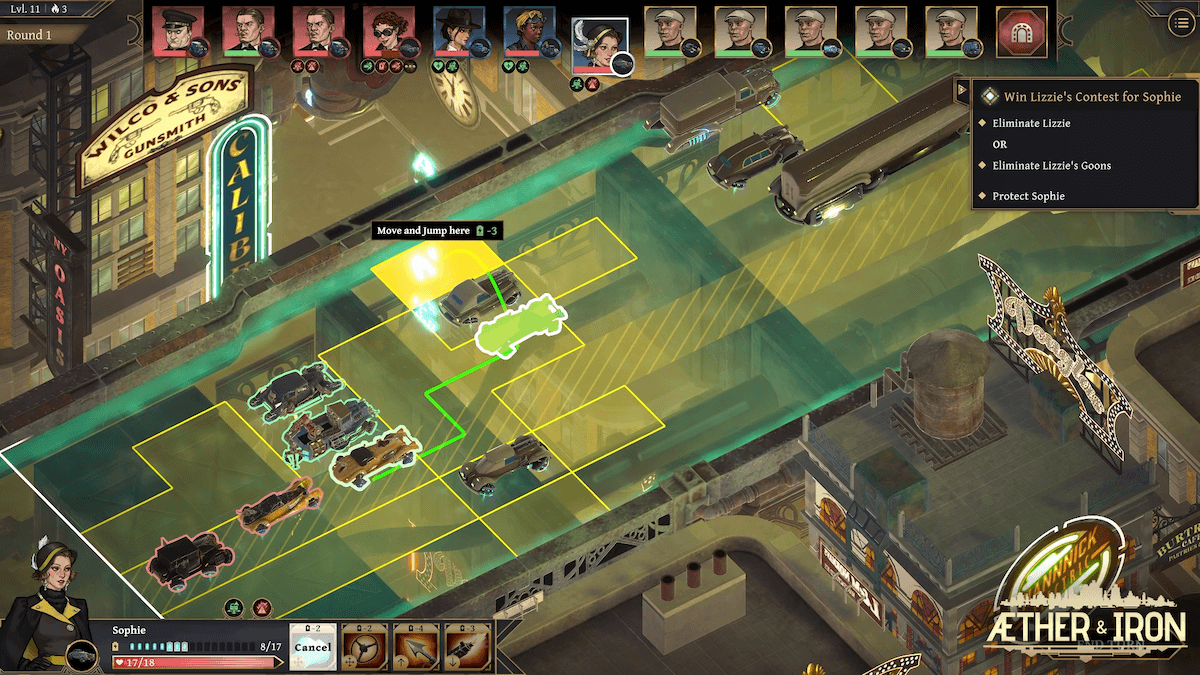Viewport: 1200px width, 675px height.
Task: Choose the gun fire ability card
Action: pos(467,647)
